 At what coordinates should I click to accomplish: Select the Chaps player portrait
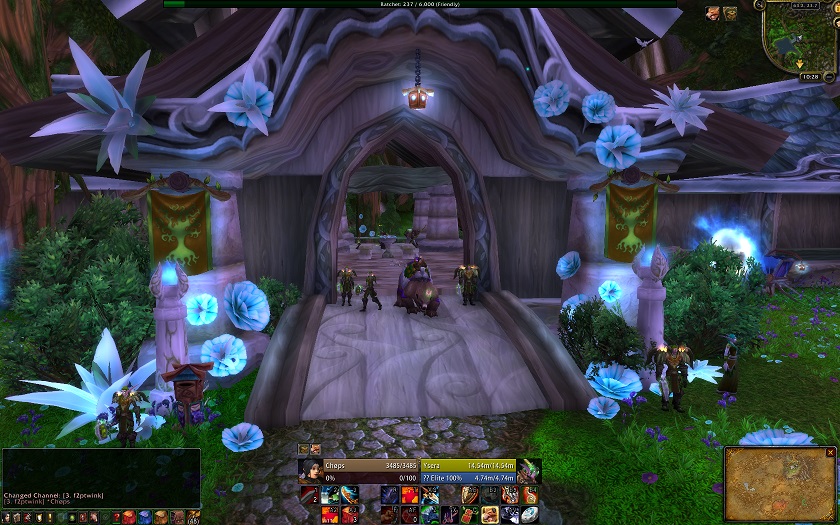(309, 470)
